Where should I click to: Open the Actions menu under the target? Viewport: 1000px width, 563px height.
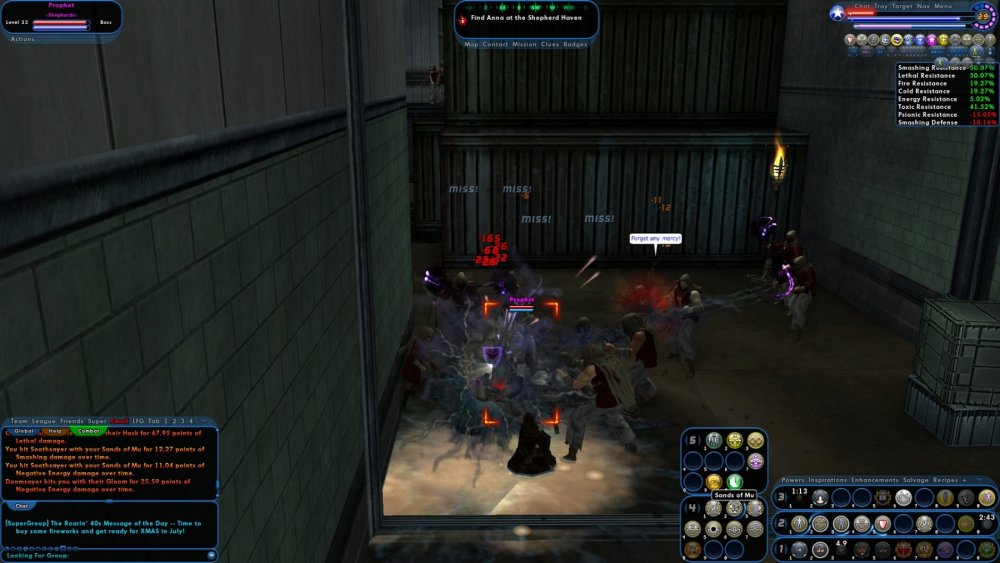click(x=22, y=39)
